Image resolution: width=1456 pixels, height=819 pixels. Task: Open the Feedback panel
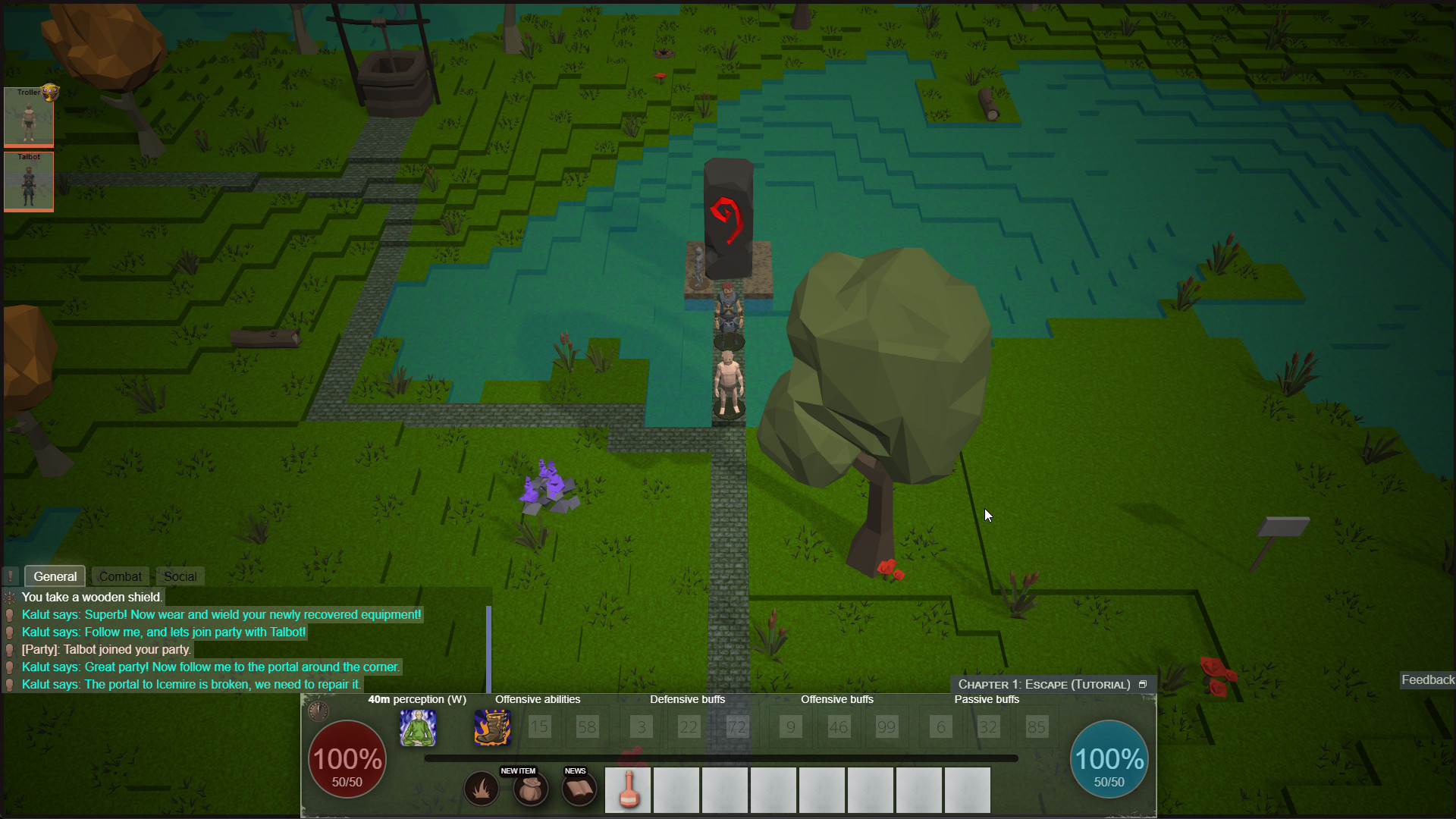coord(1428,679)
